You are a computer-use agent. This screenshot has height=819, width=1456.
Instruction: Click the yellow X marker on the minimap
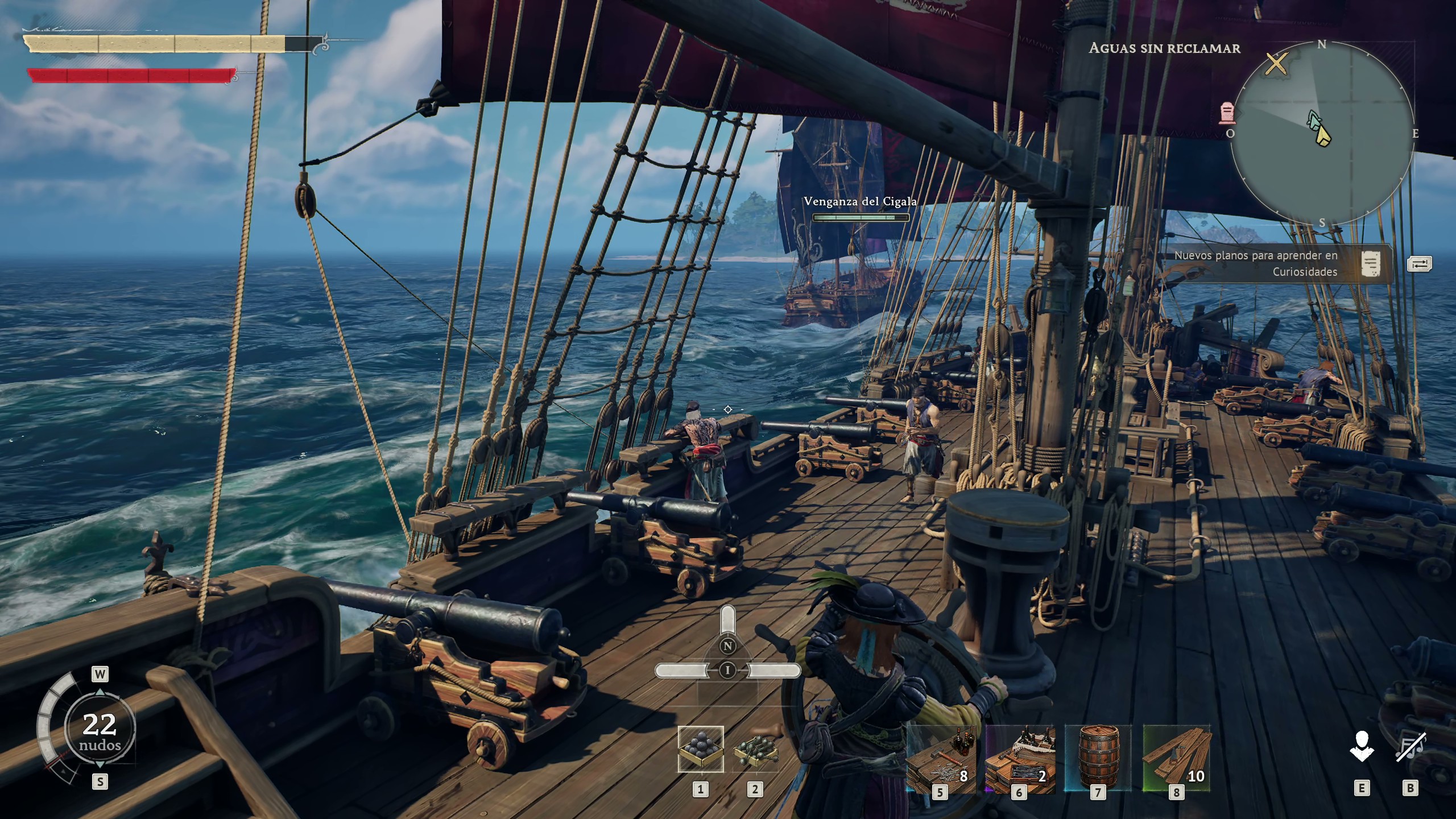tap(1276, 64)
